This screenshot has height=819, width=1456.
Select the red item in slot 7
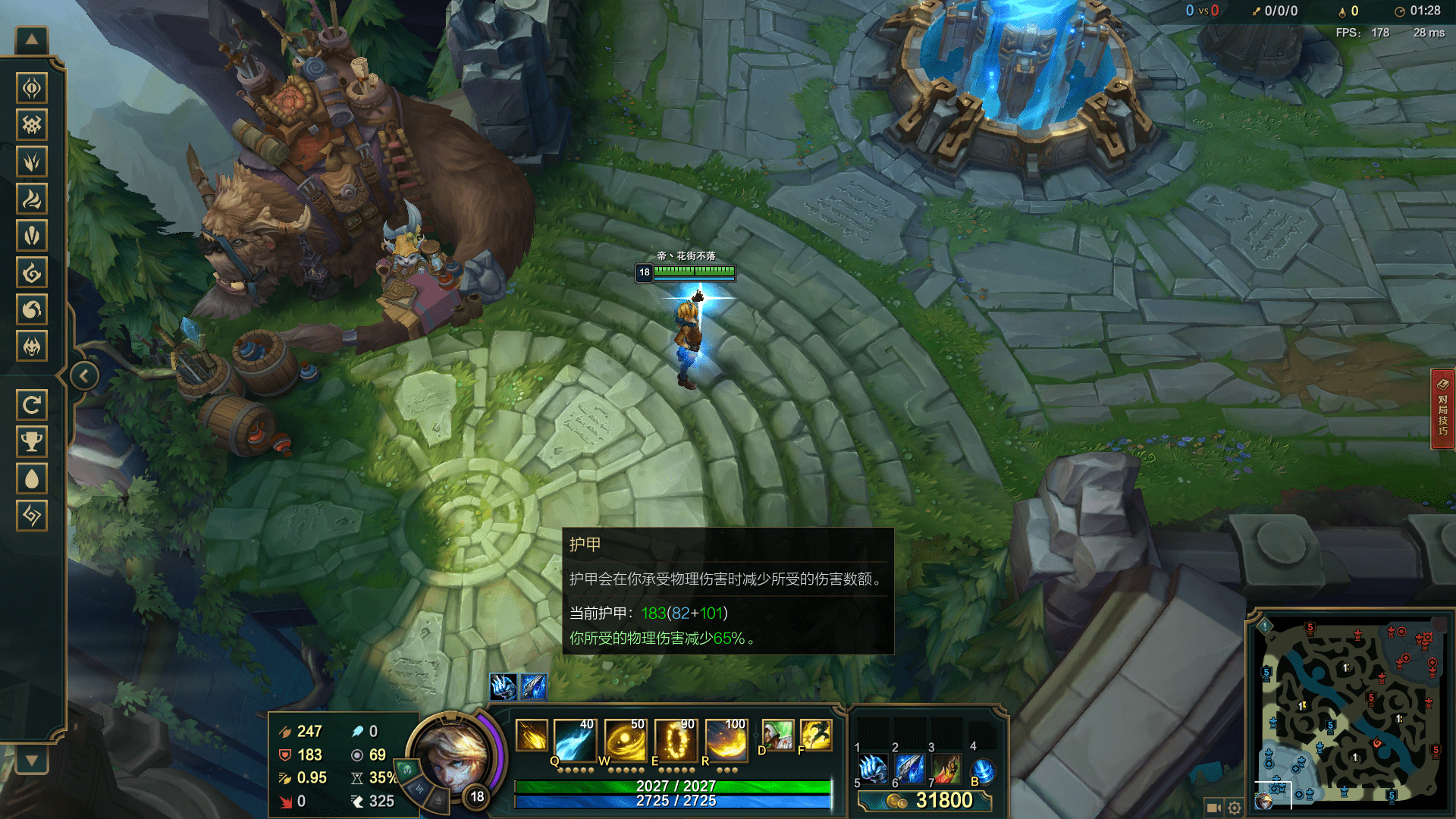point(946,770)
